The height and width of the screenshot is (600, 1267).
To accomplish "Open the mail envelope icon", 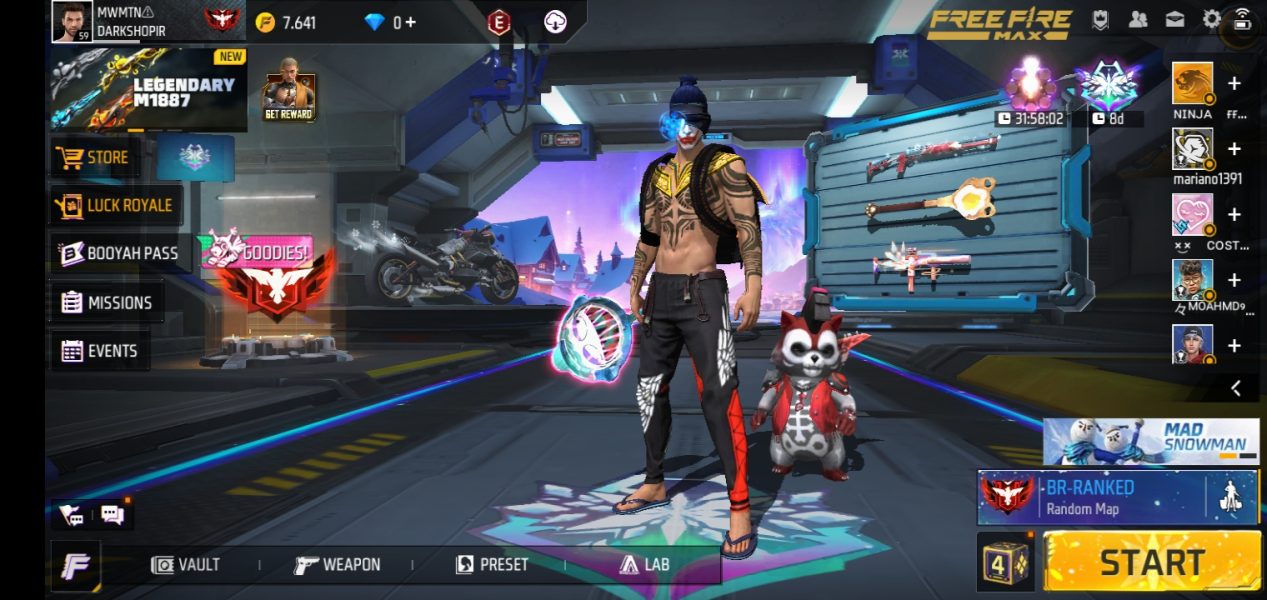I will point(1174,19).
